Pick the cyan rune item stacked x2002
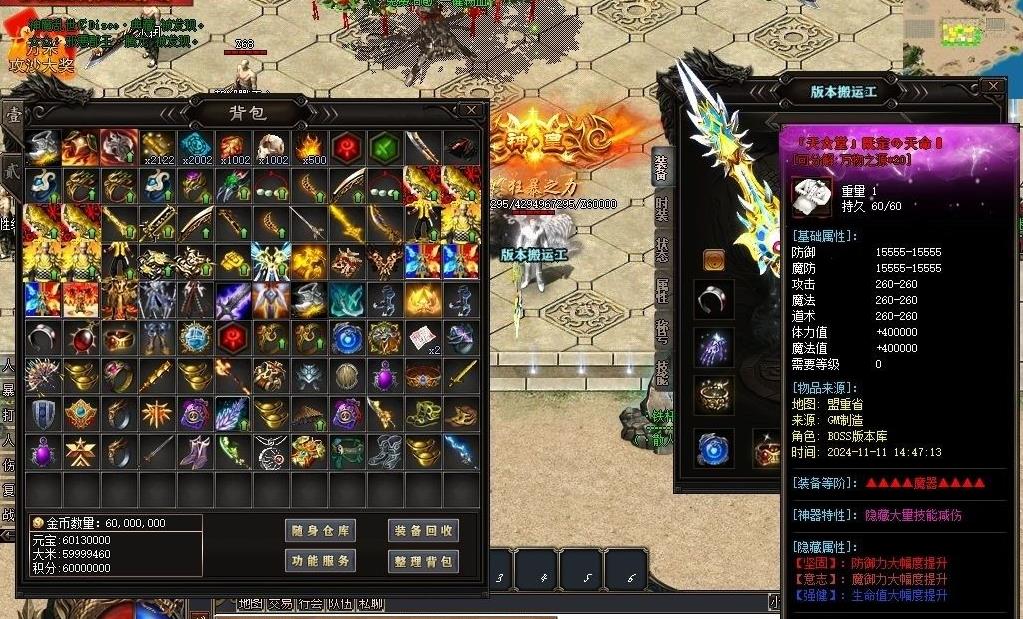The width and height of the screenshot is (1023, 619). (x=195, y=147)
